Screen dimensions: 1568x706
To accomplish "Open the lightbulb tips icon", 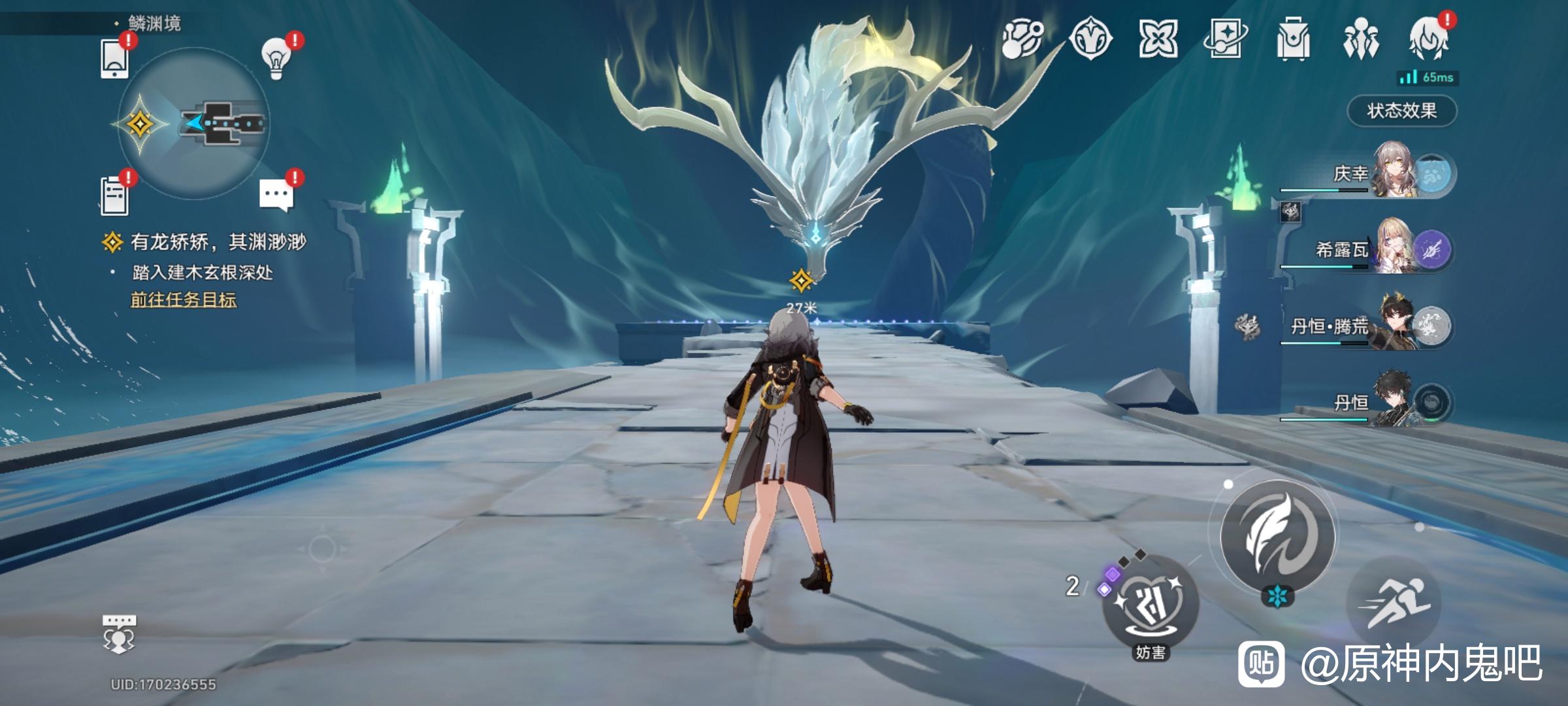I will point(276,58).
